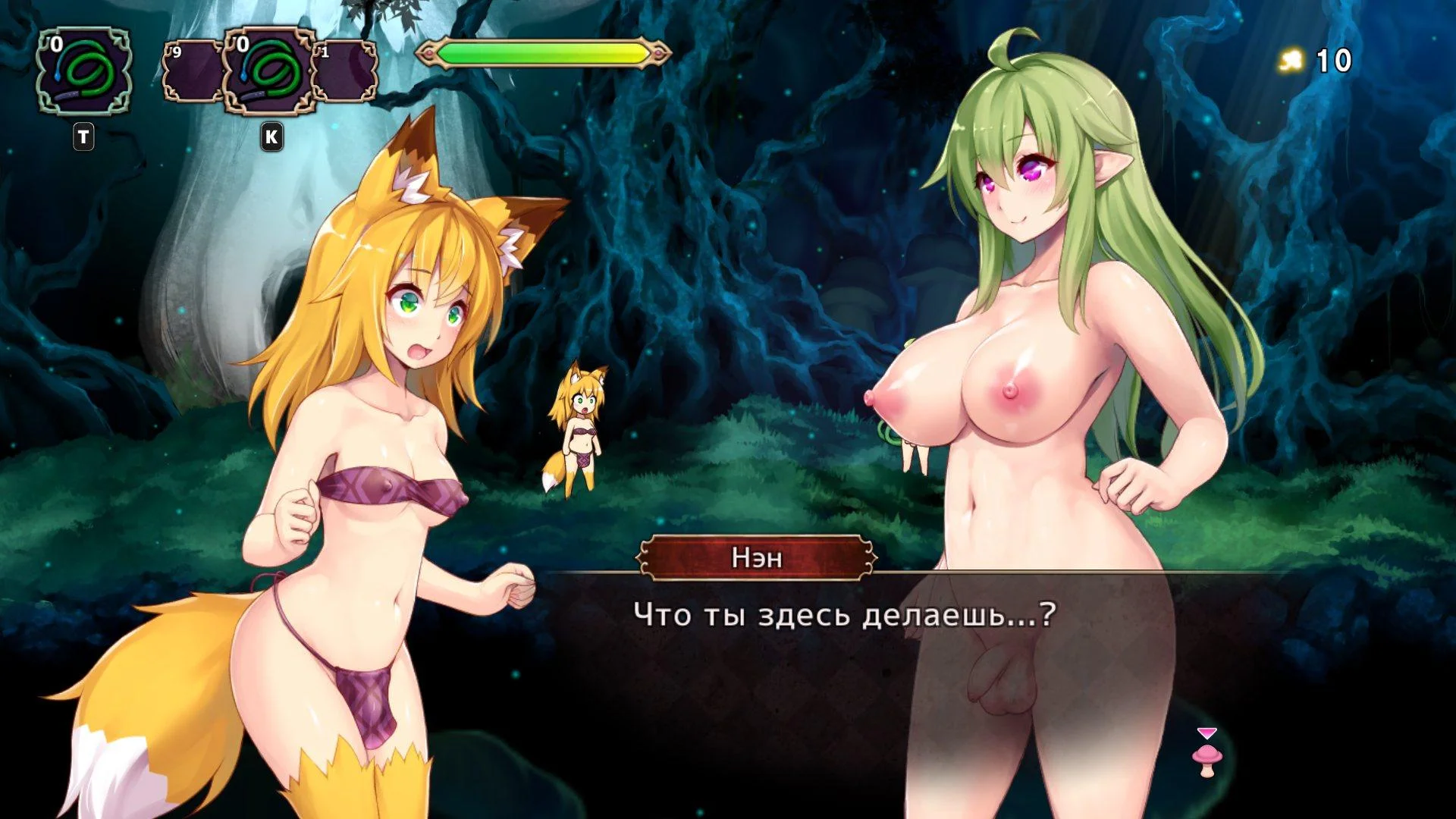Select the green whip slot above the T key

point(84,72)
